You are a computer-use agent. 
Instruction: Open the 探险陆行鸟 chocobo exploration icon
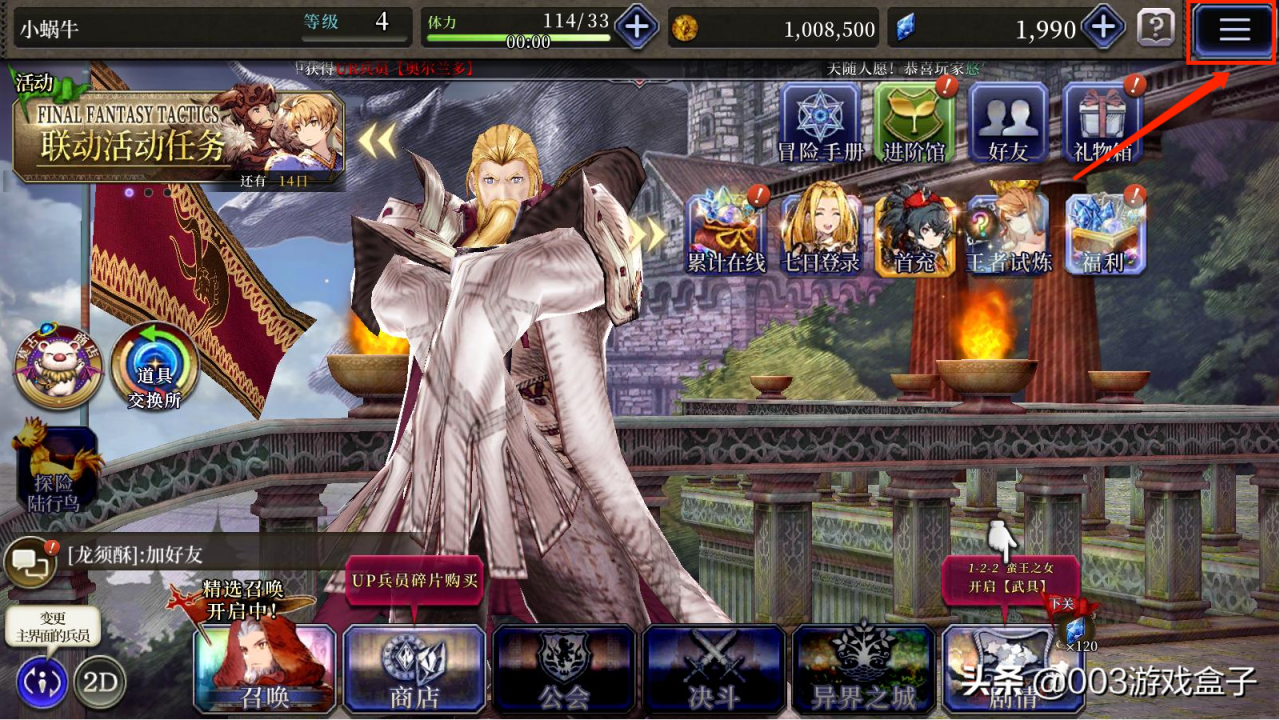[58, 465]
